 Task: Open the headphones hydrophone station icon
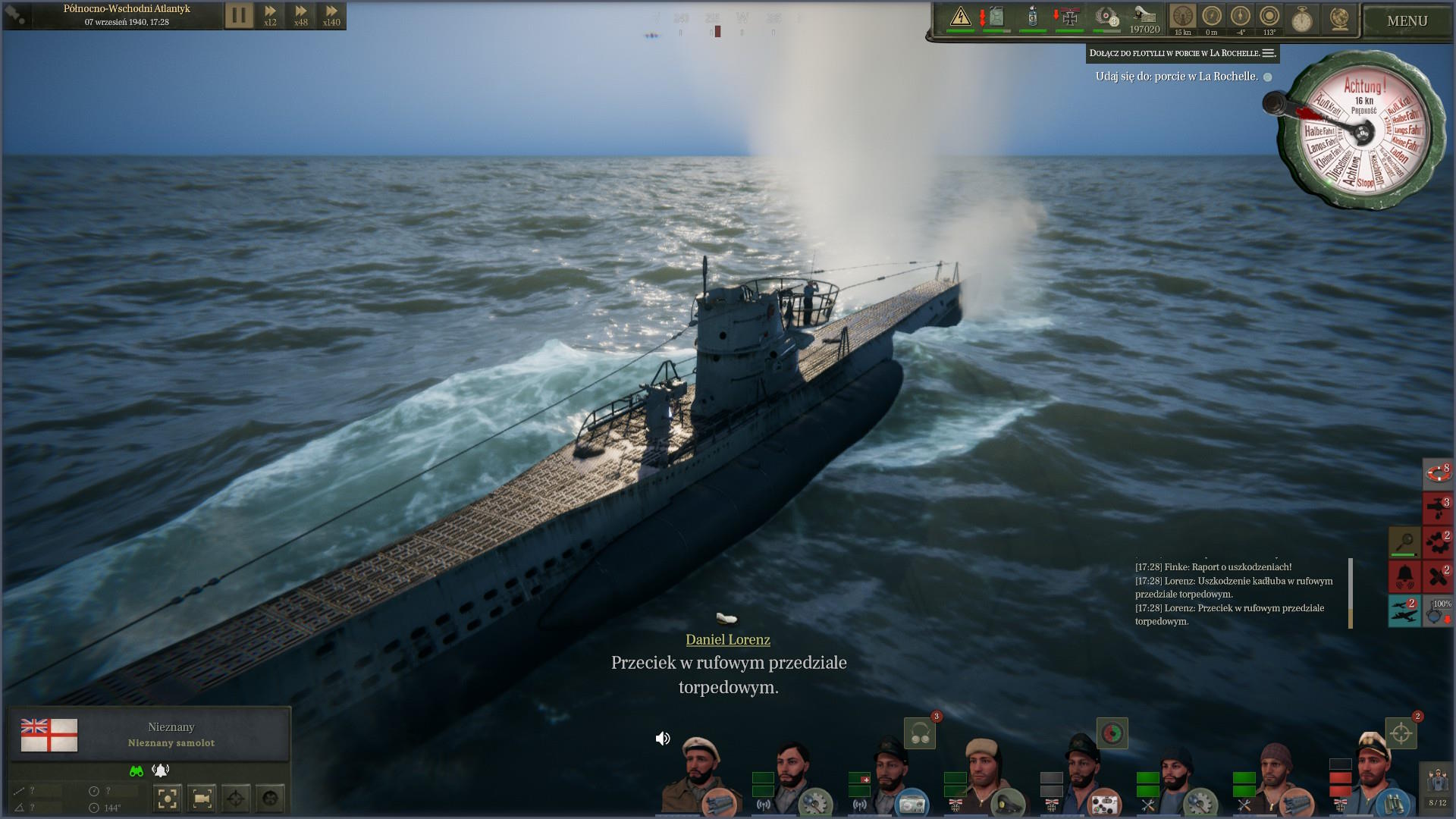920,734
